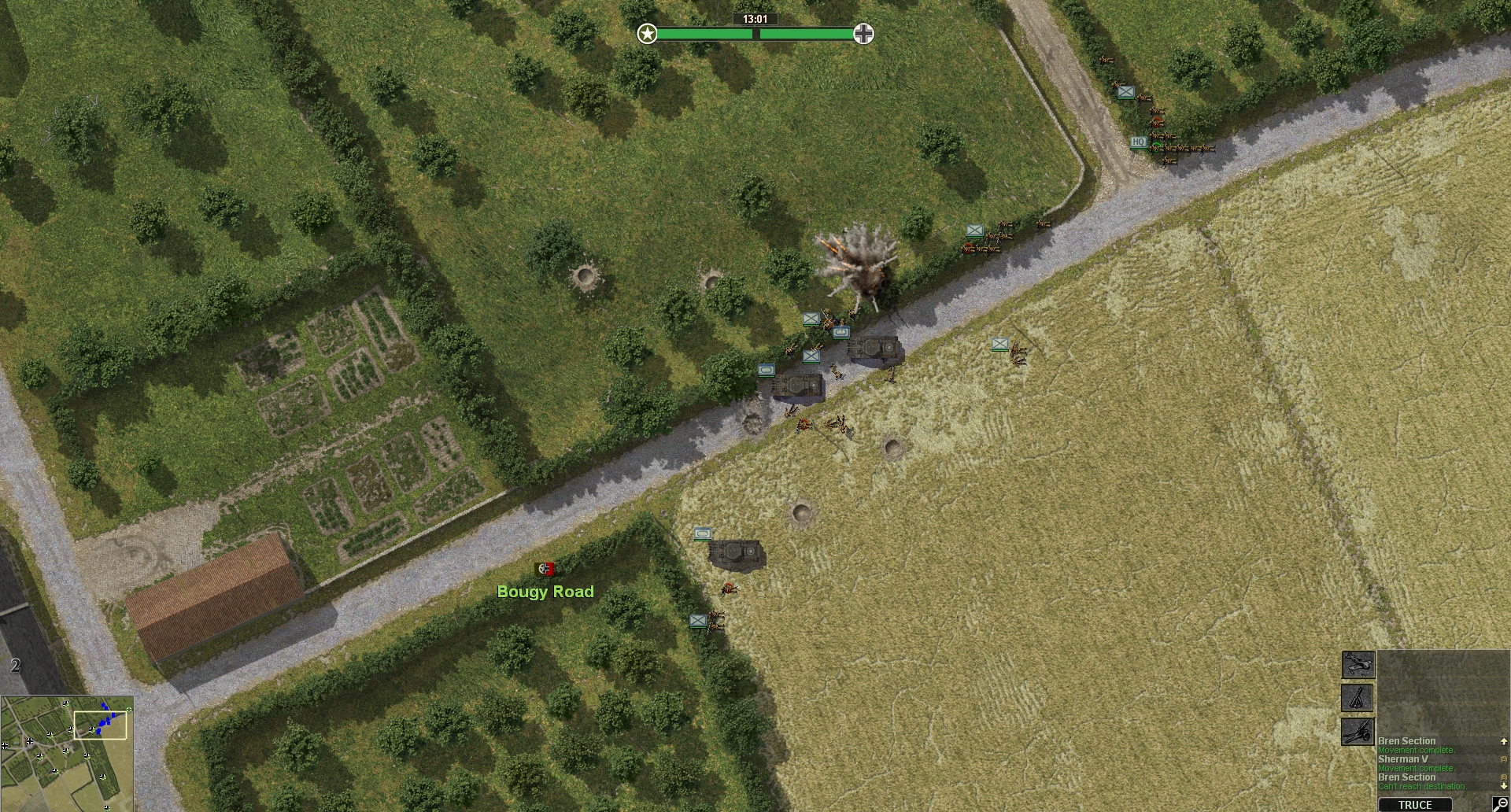
Task: Click the down arrow below the message list
Action: [1504, 785]
